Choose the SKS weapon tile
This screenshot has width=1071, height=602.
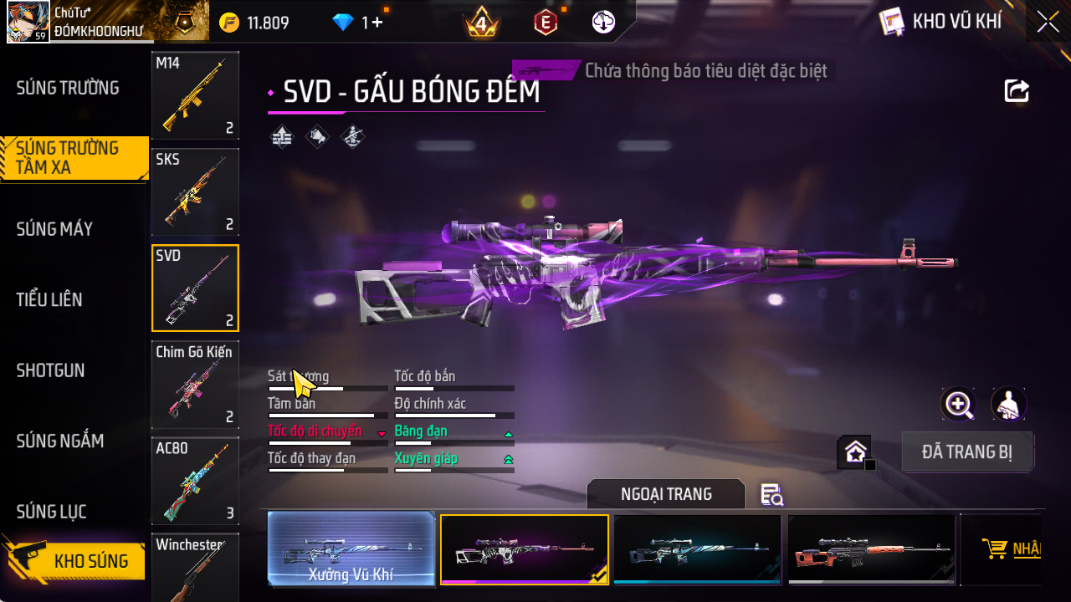click(195, 192)
